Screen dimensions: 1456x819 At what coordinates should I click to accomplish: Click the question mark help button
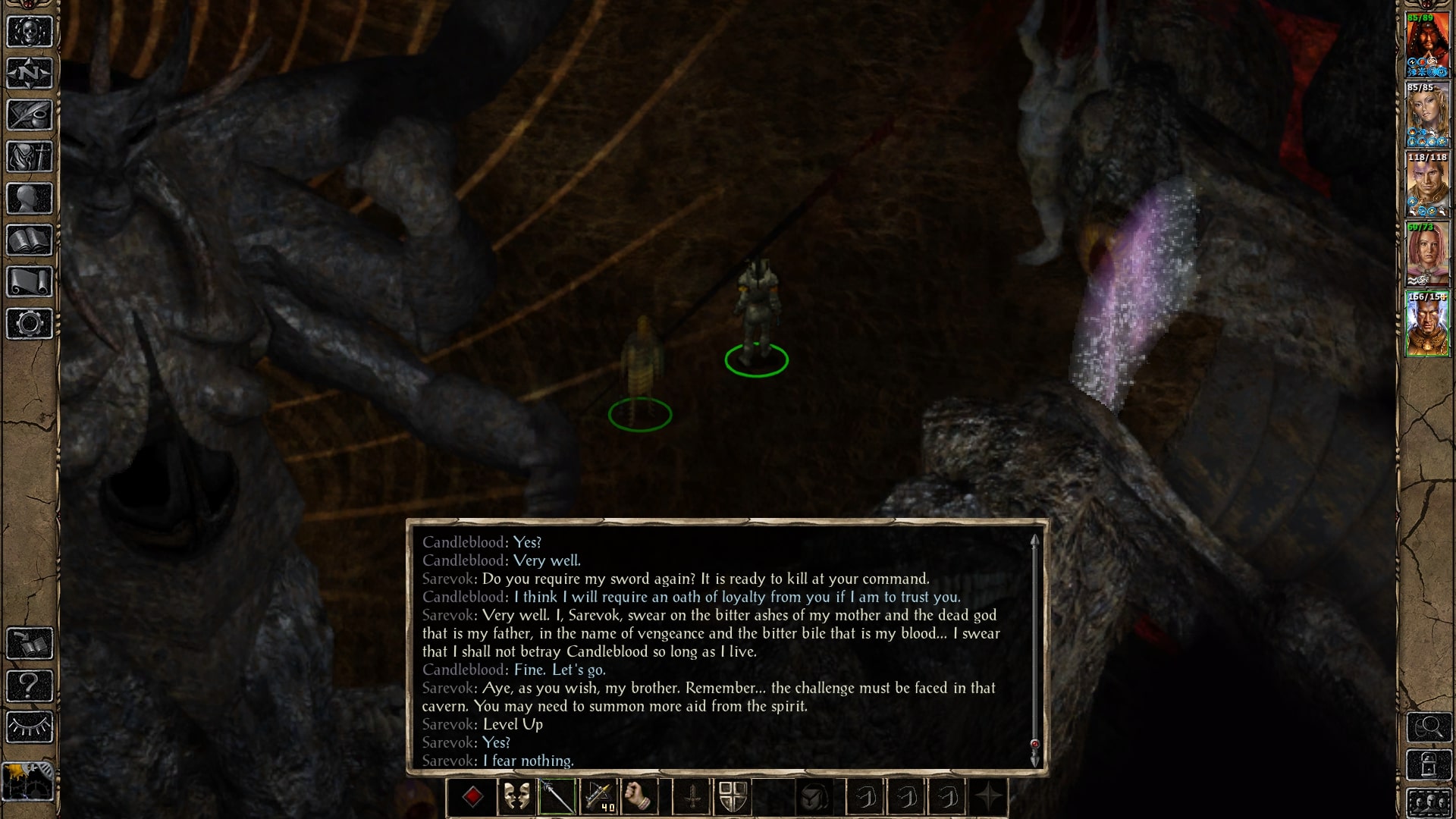pyautogui.click(x=30, y=686)
